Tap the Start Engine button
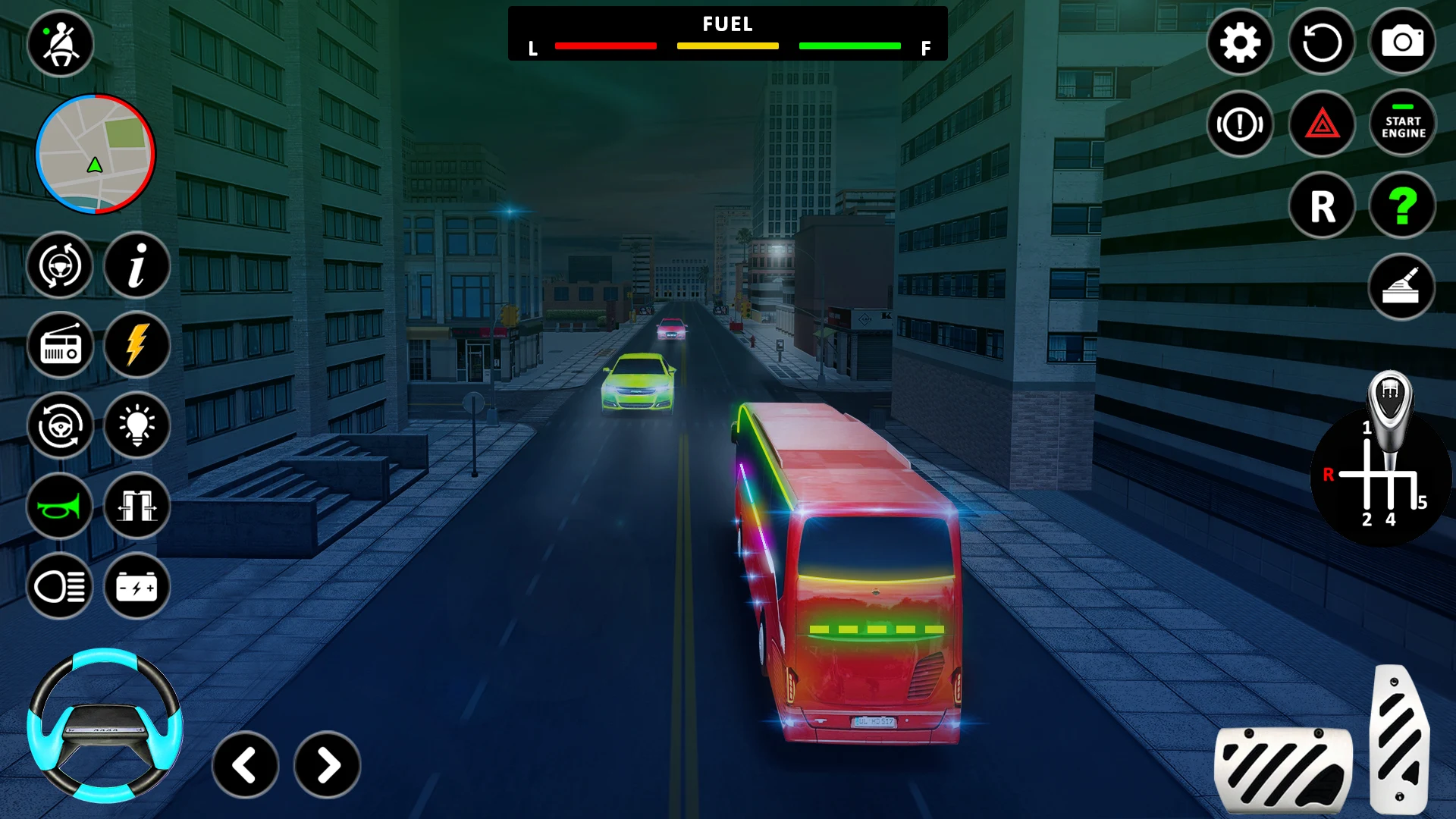This screenshot has height=819, width=1456. coord(1402,124)
